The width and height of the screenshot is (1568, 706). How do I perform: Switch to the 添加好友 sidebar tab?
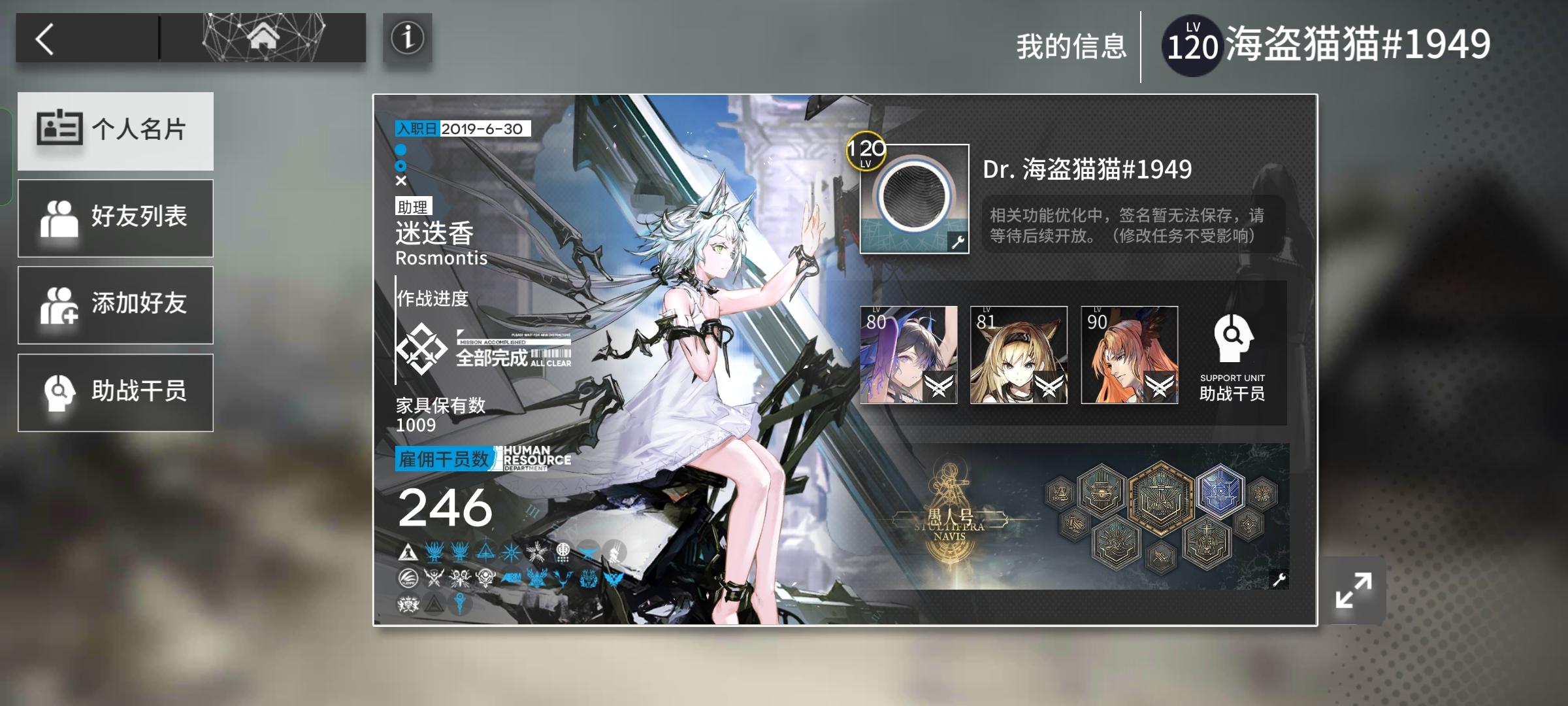coord(116,305)
